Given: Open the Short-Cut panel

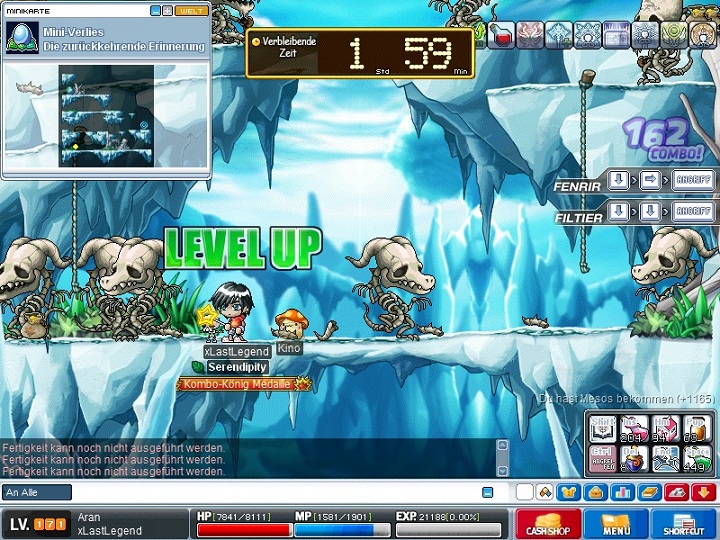Looking at the screenshot, I should click(x=684, y=524).
